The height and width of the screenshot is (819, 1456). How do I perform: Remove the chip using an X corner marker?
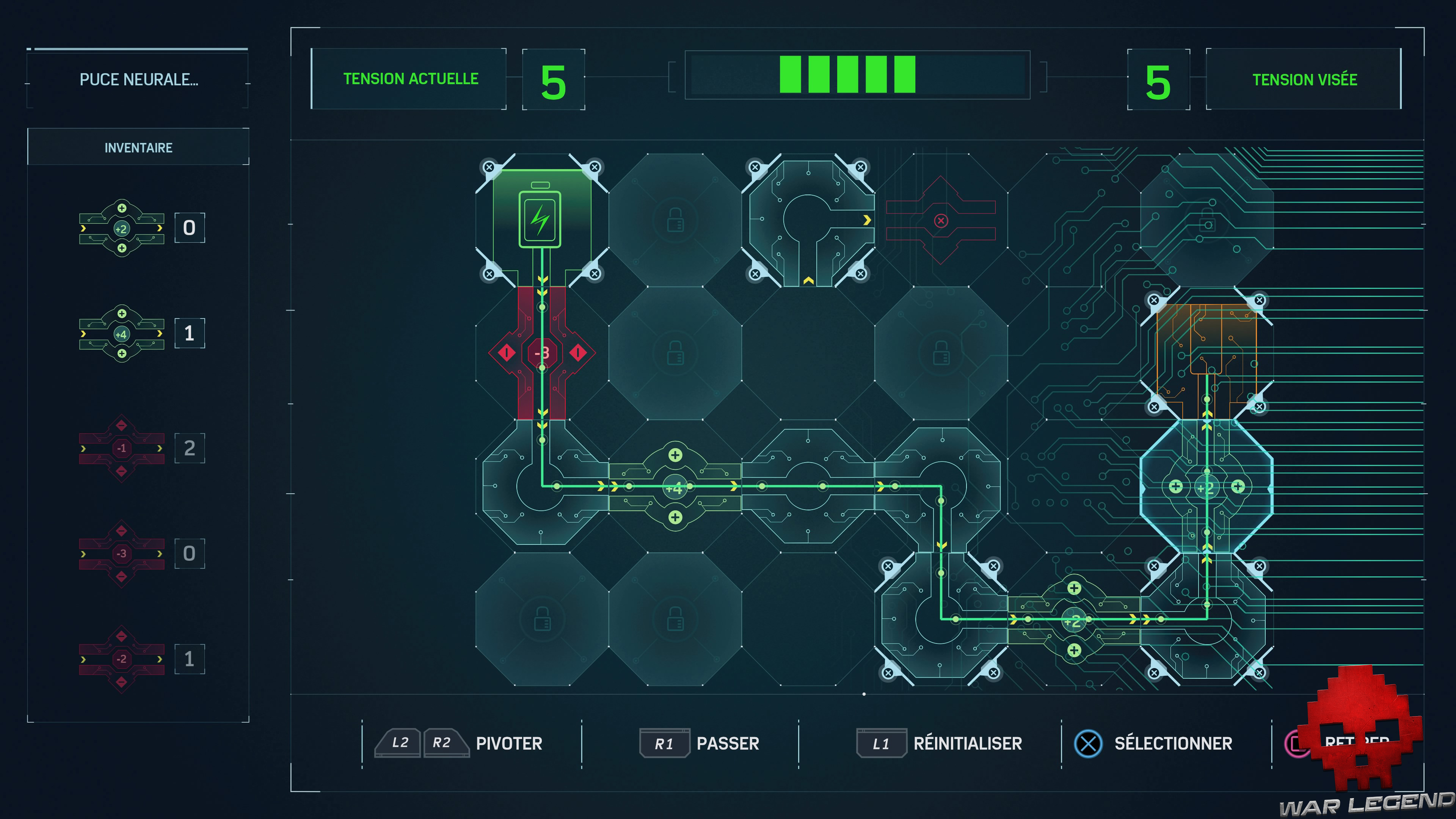(490, 167)
